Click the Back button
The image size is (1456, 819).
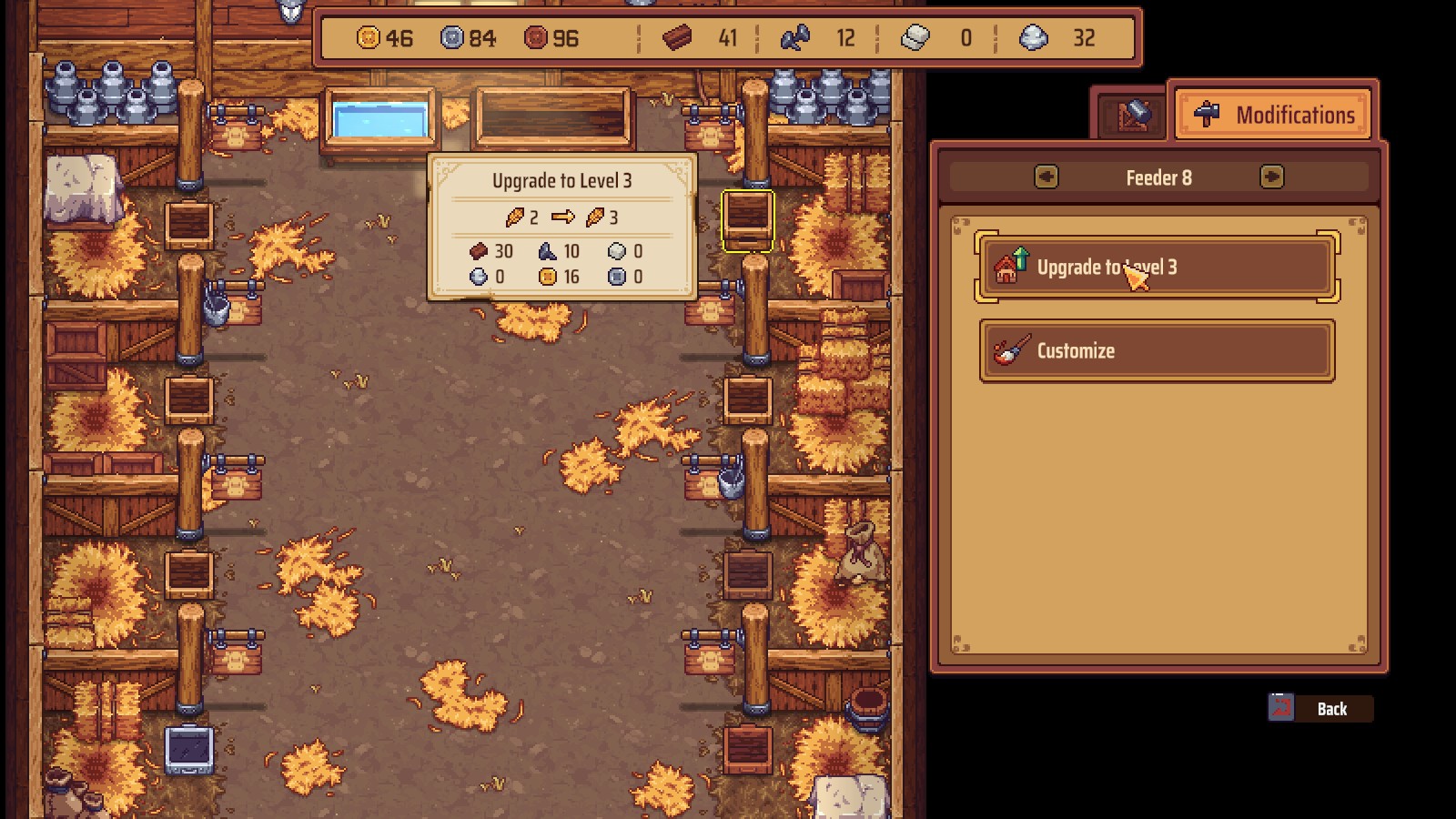[1320, 709]
